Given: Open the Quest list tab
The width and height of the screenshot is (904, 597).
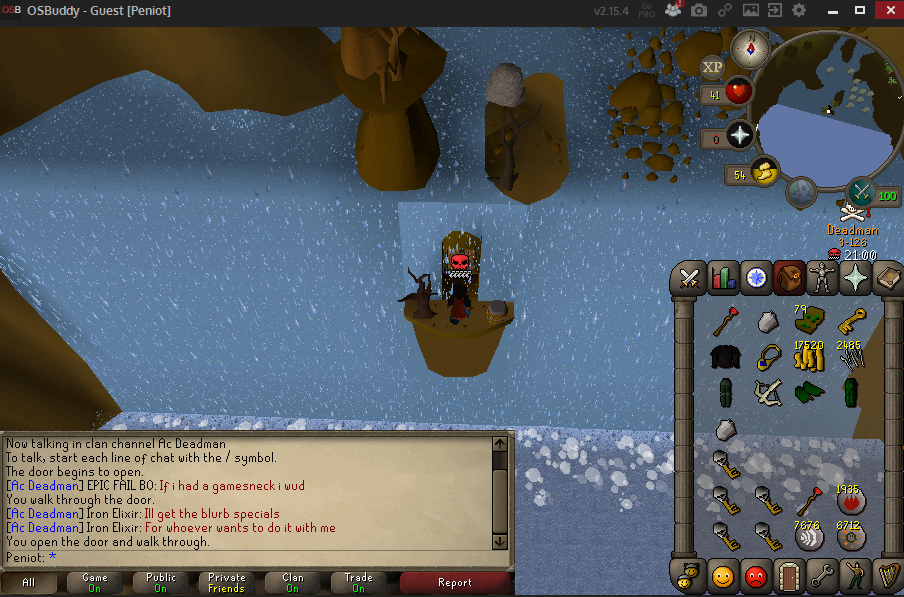Looking at the screenshot, I should [x=756, y=278].
